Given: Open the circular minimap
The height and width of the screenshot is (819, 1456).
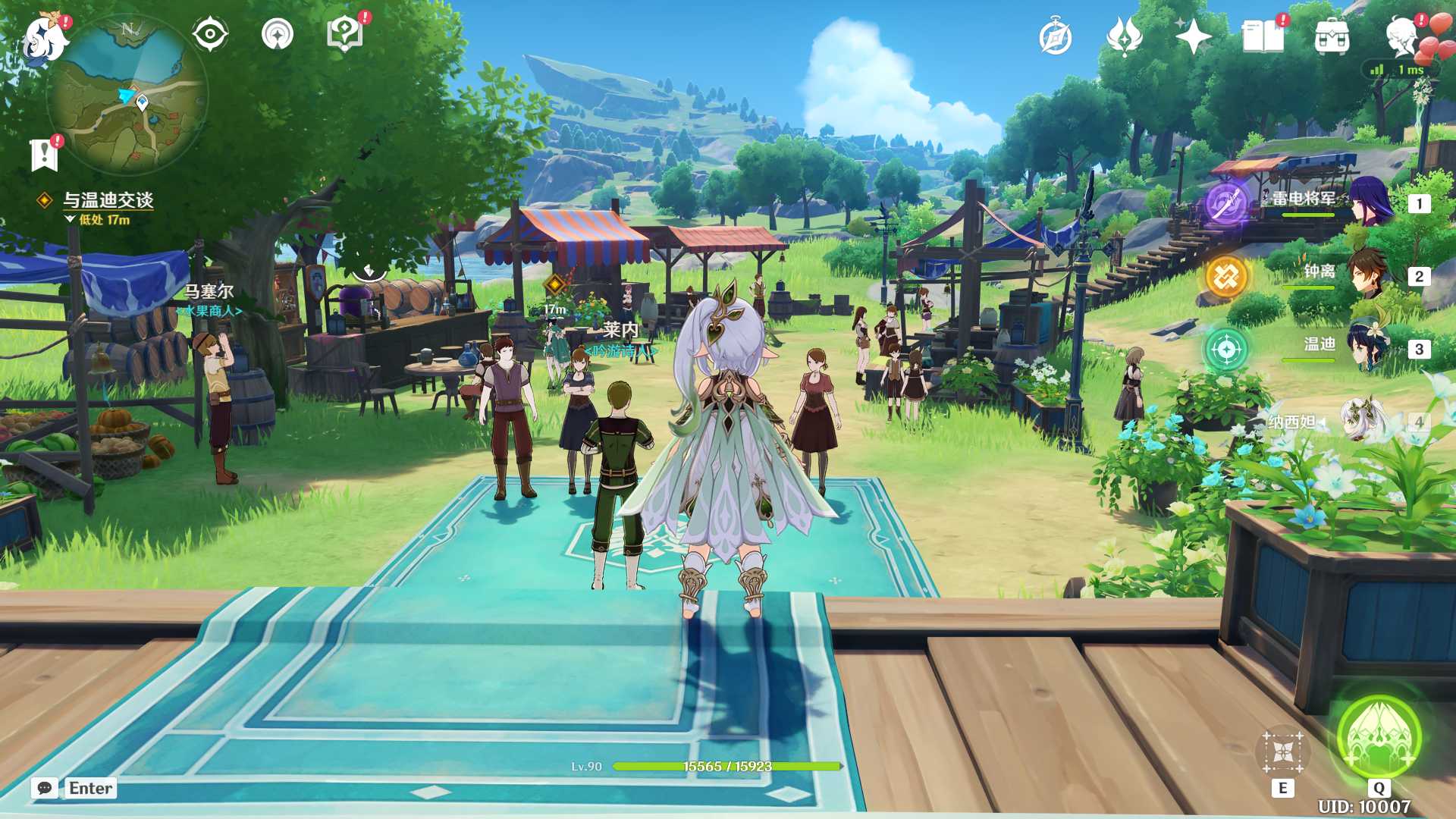Looking at the screenshot, I should [127, 96].
